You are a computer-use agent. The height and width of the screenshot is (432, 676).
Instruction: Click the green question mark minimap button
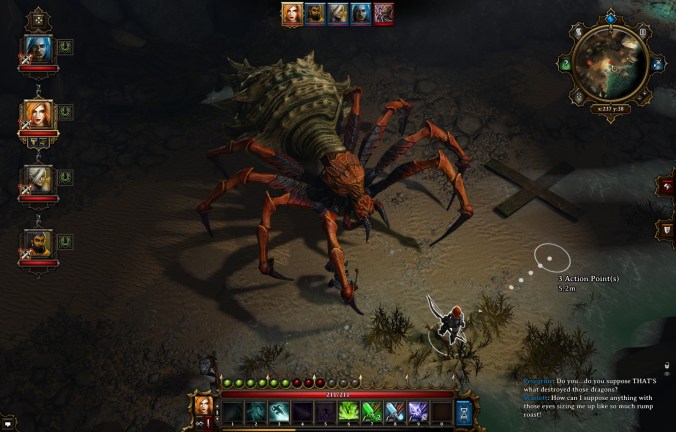(x=565, y=65)
